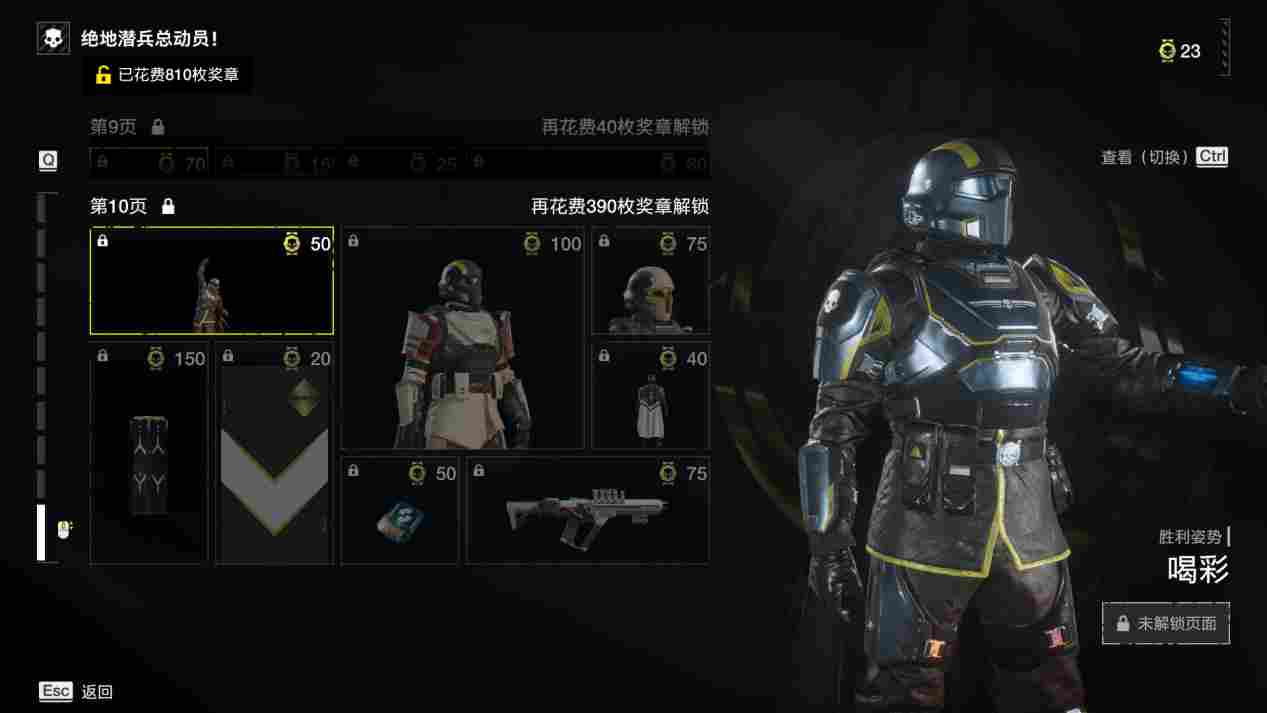
Task: Choose the white cape costing 40 medals
Action: tap(650, 396)
